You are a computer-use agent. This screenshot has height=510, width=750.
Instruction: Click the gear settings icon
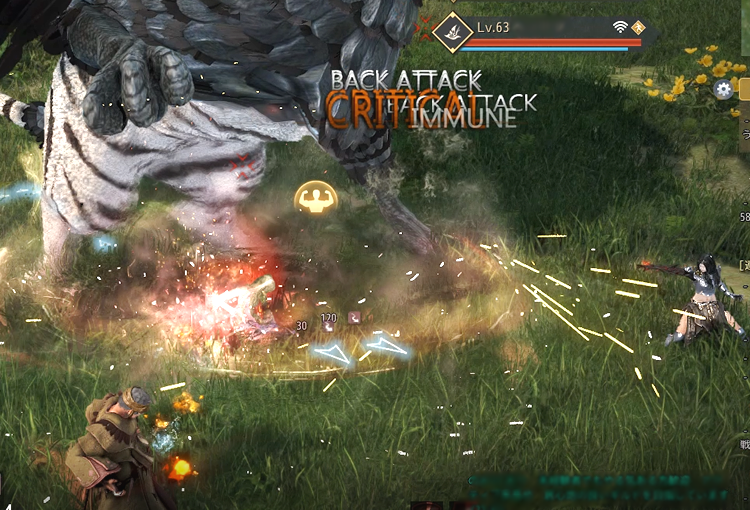coord(724,90)
